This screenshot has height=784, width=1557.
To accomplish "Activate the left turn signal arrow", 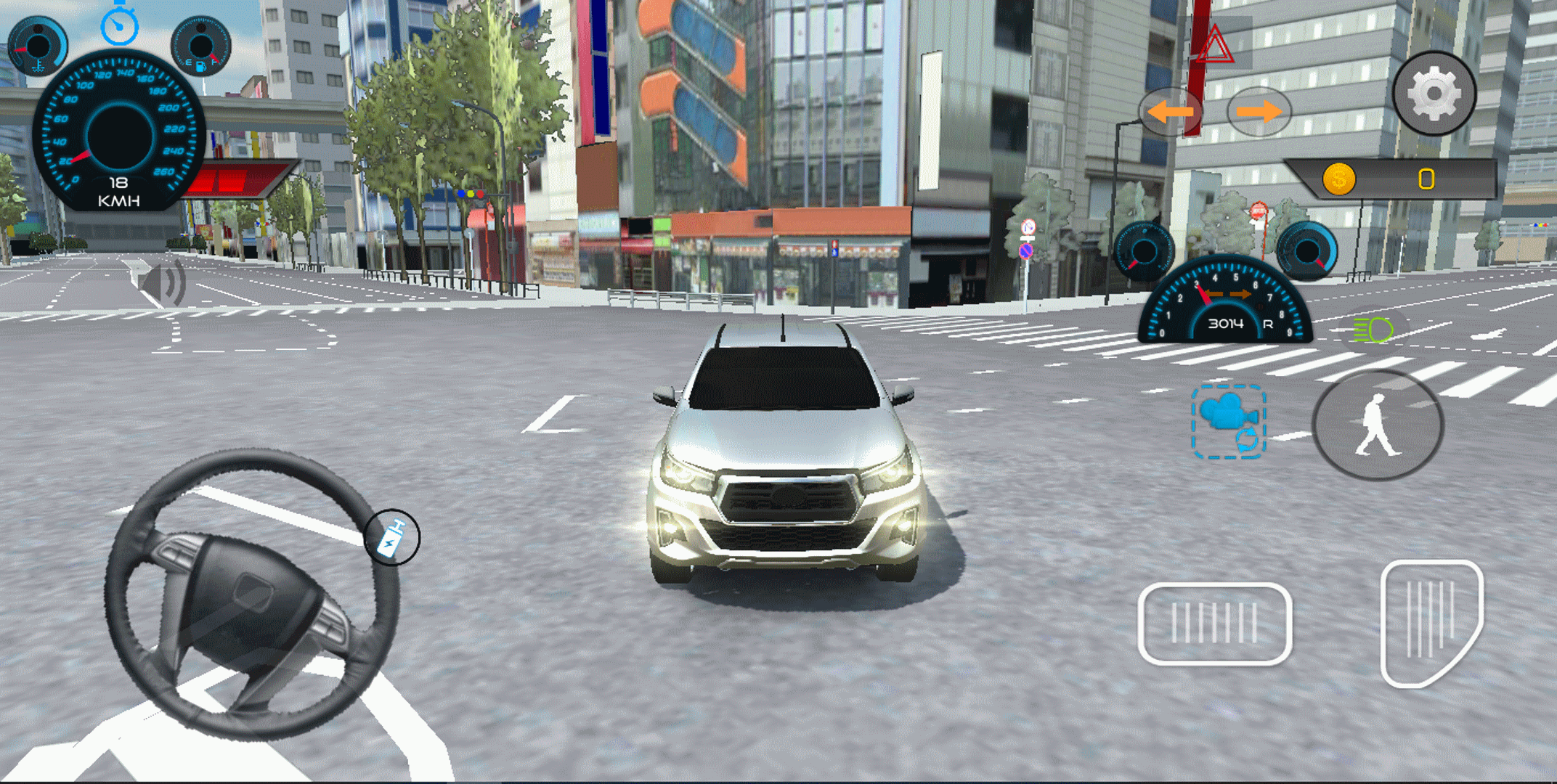I will [1170, 112].
